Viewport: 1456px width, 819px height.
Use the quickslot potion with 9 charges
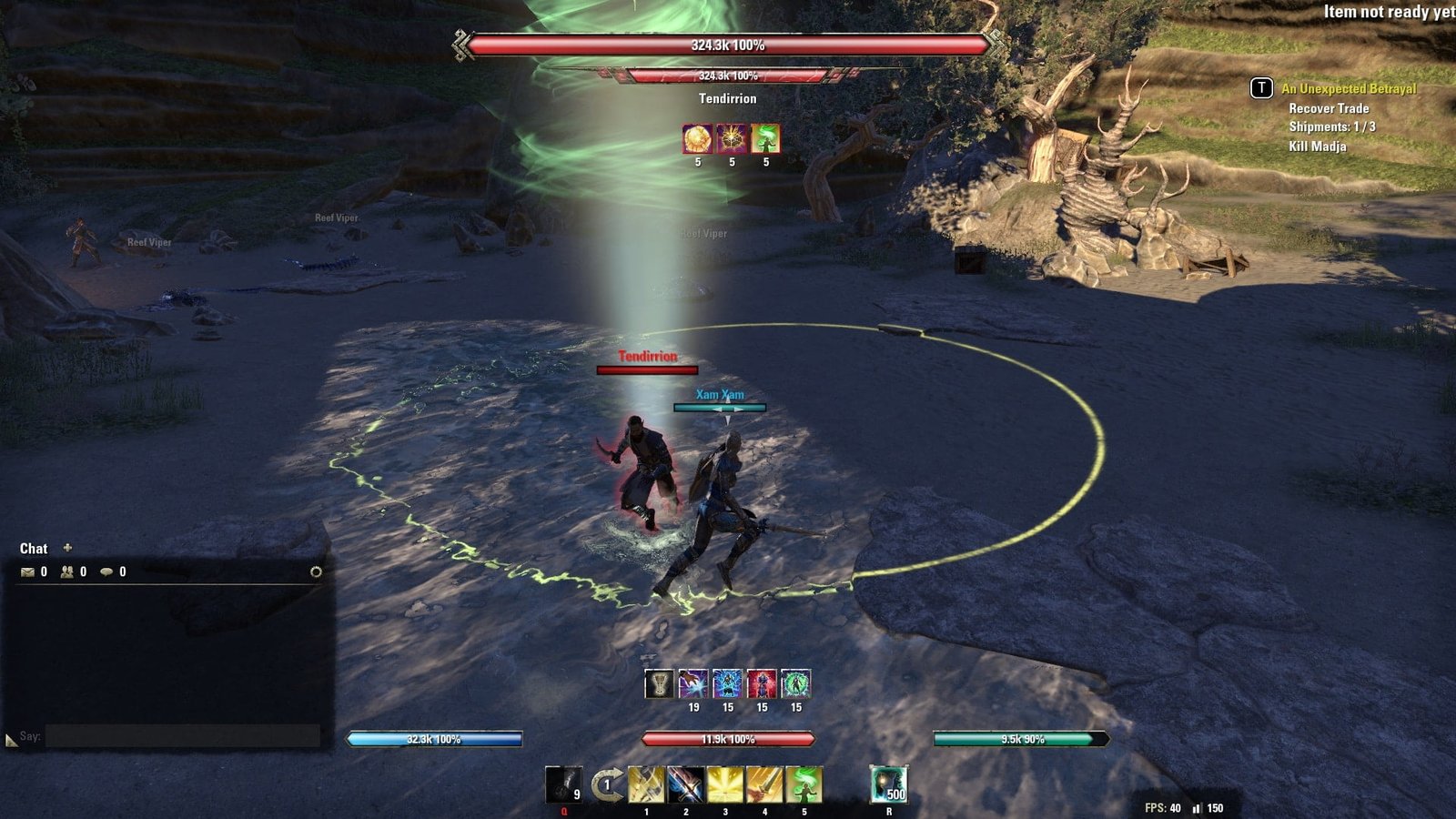pyautogui.click(x=563, y=784)
